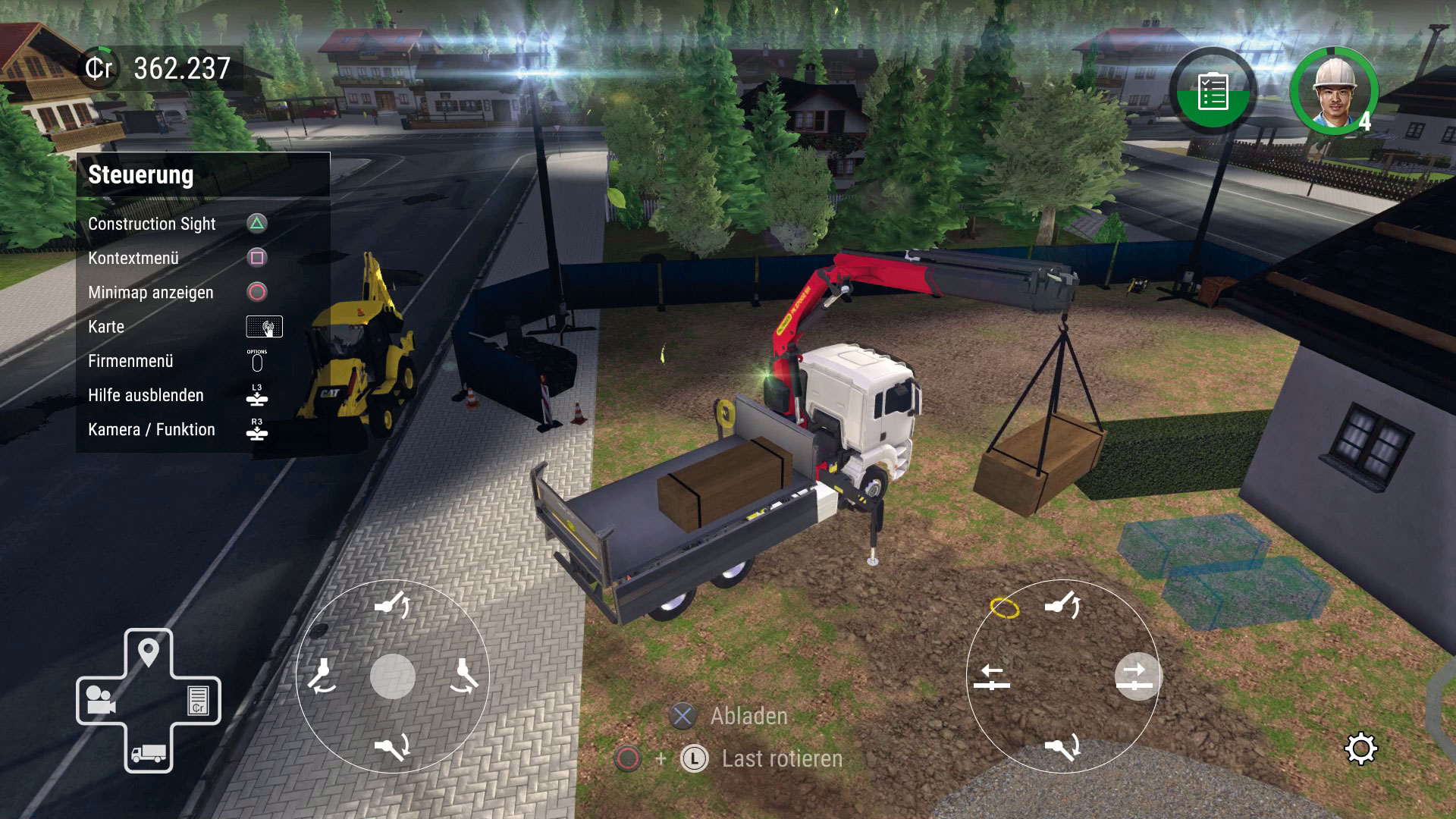Activate the left joystick's bottom arm-lower icon
Image resolution: width=1456 pixels, height=819 pixels.
pos(393,747)
